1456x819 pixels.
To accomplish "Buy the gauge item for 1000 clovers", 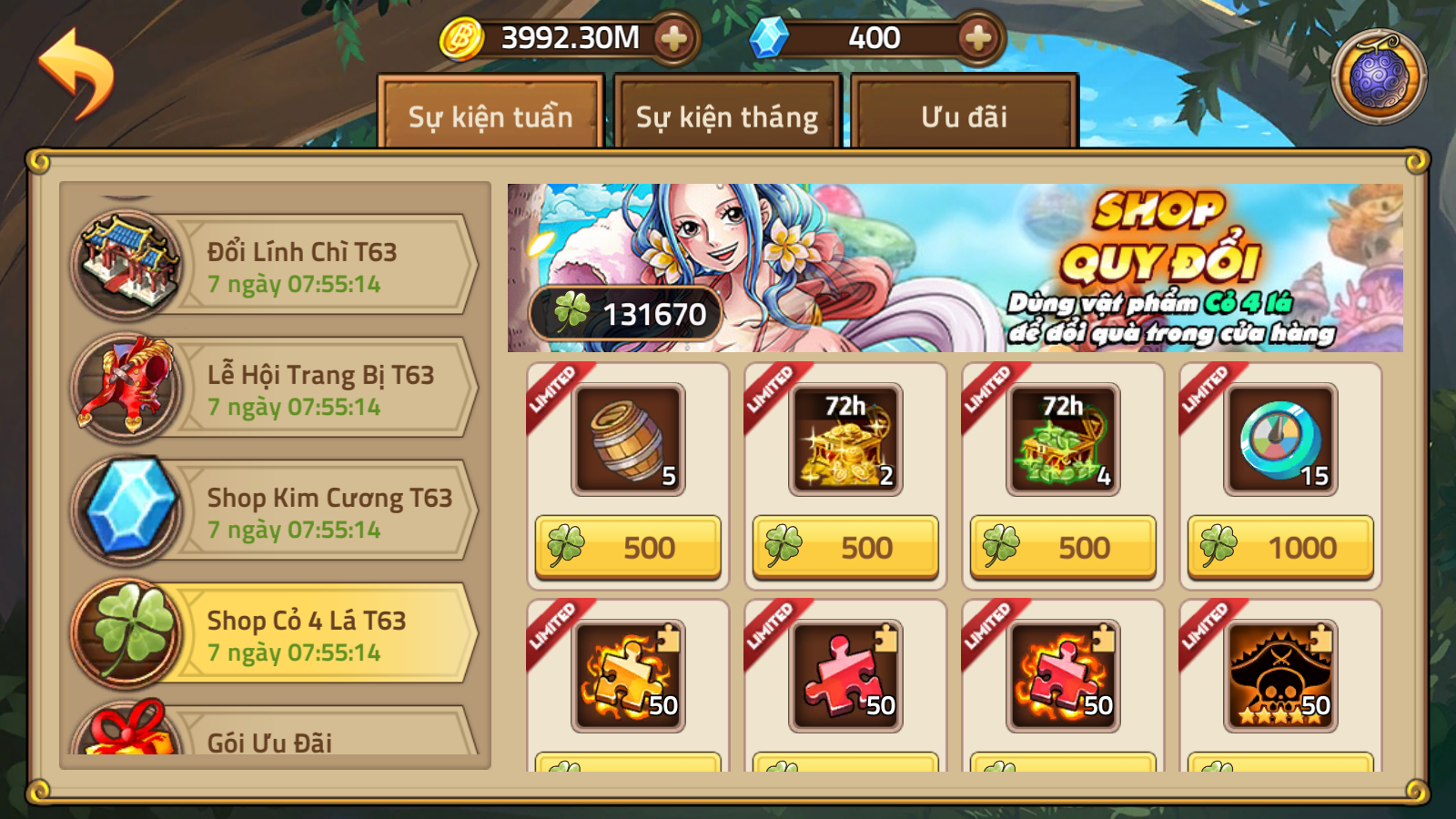I will tap(1280, 548).
